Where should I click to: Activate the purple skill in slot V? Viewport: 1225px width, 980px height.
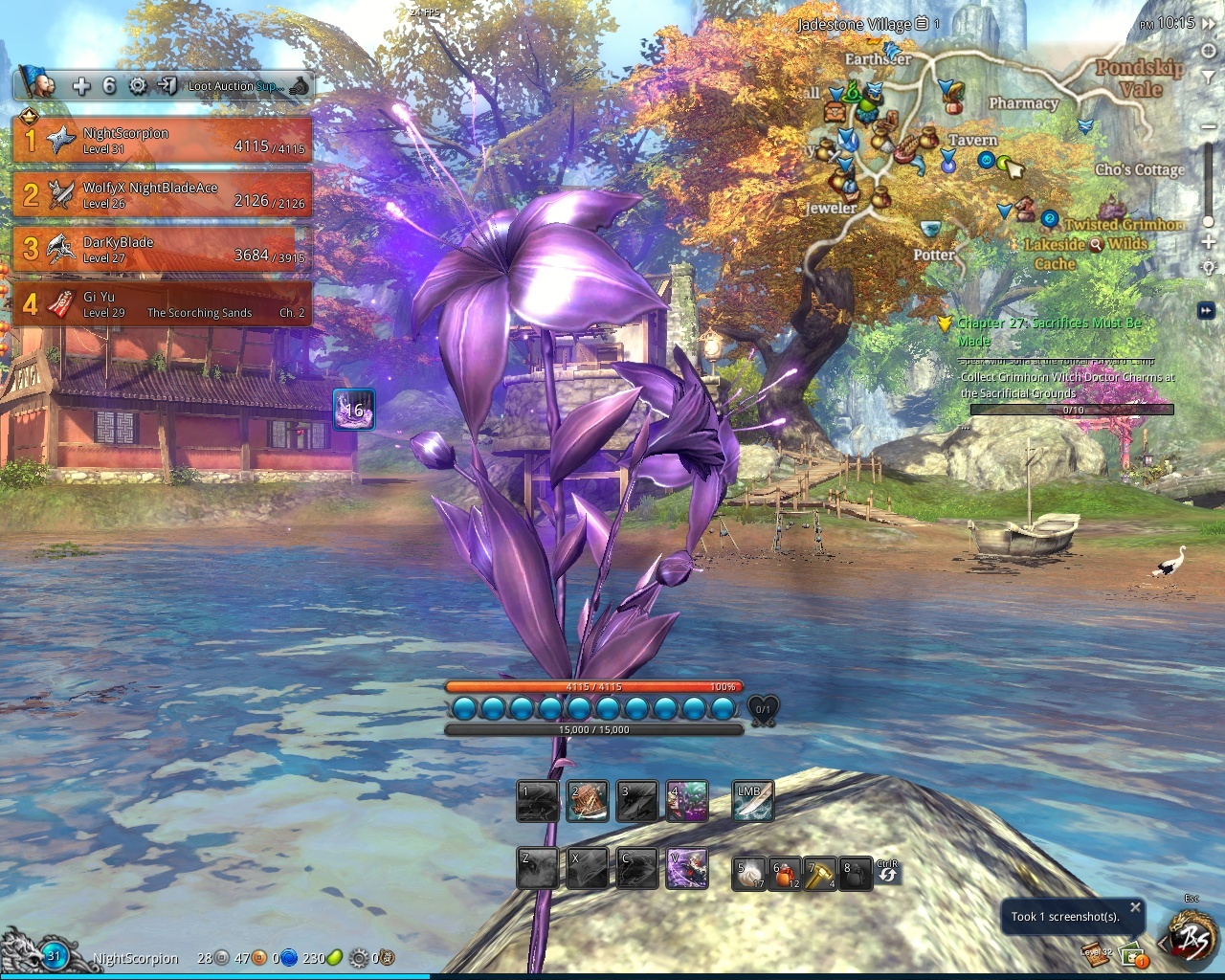click(686, 869)
